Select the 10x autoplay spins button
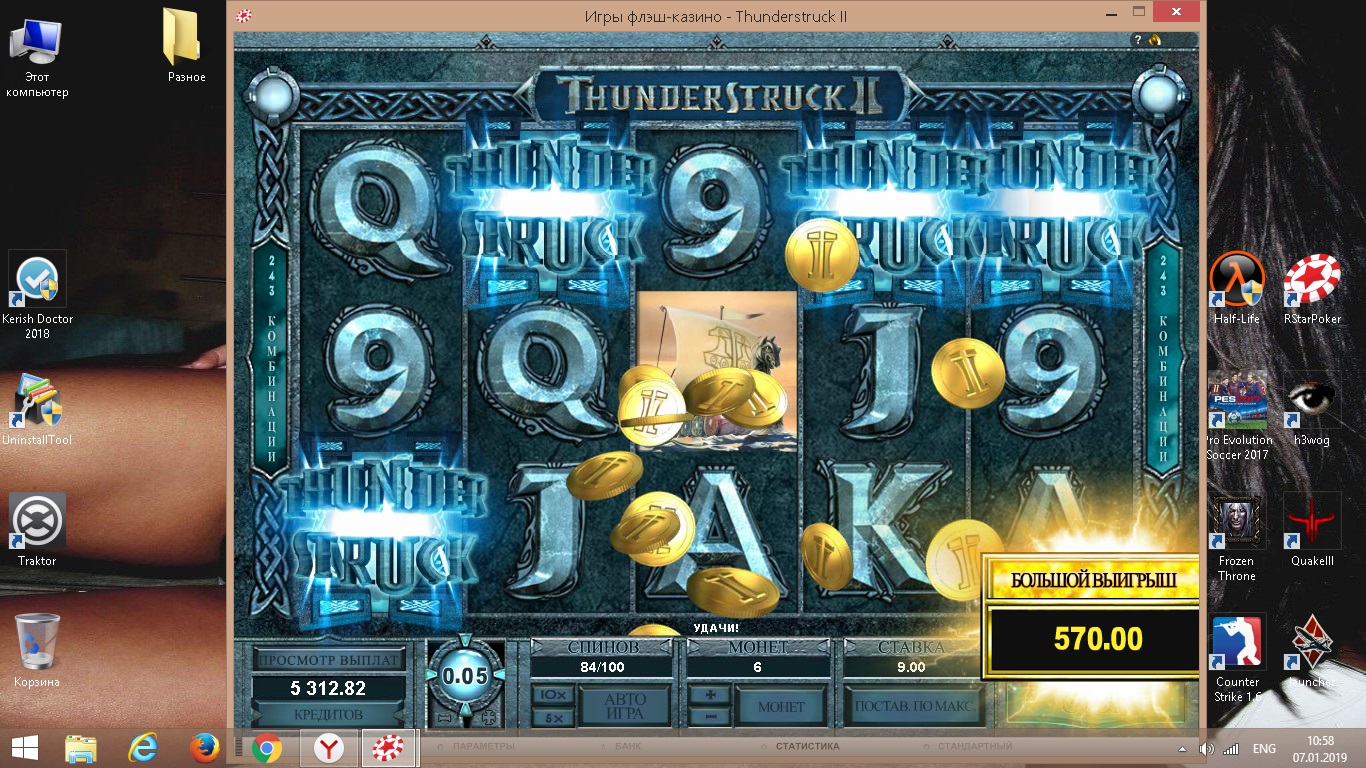The width and height of the screenshot is (1366, 768). [x=552, y=695]
